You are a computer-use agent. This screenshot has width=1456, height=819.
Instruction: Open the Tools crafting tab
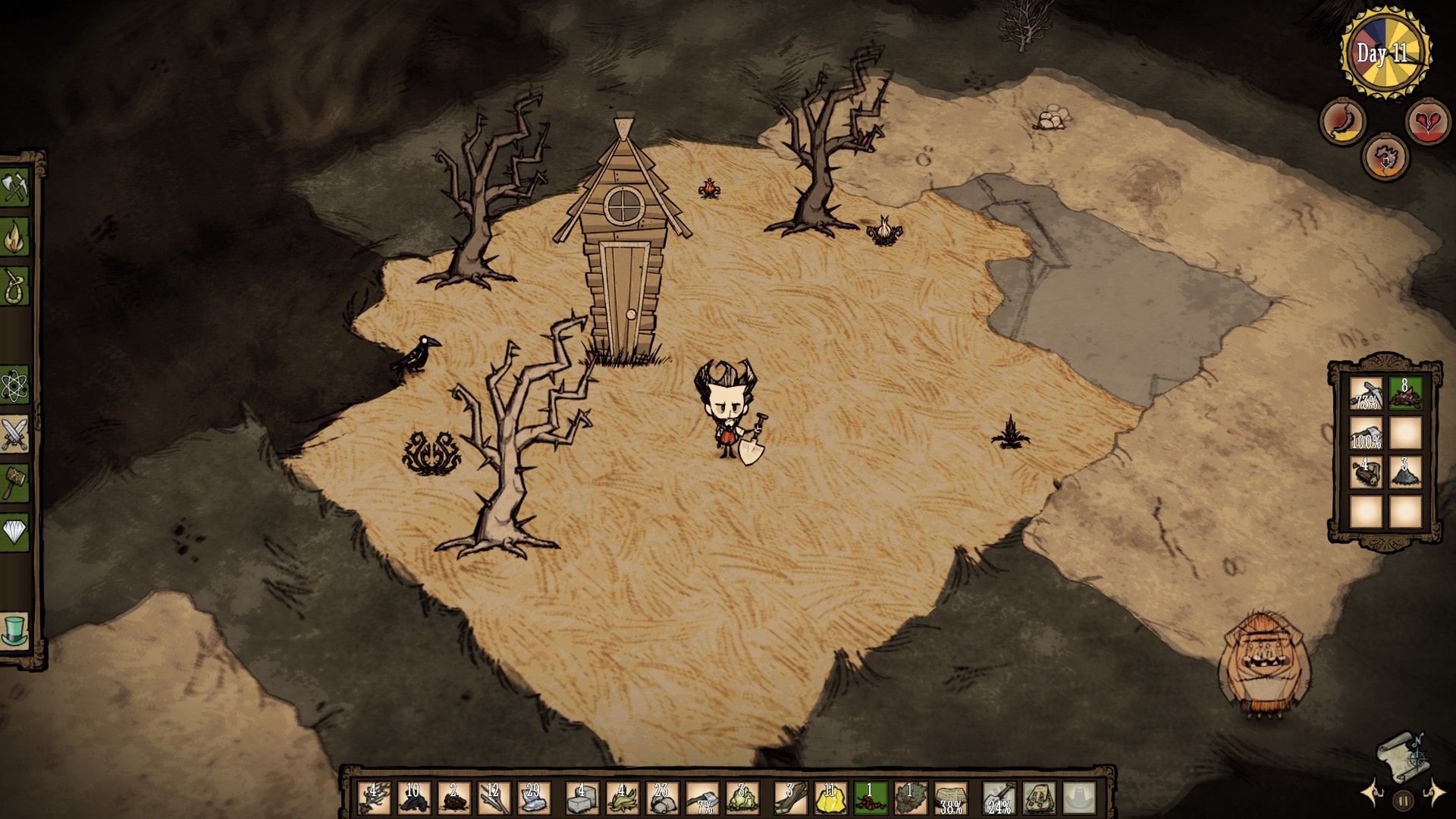coord(14,187)
